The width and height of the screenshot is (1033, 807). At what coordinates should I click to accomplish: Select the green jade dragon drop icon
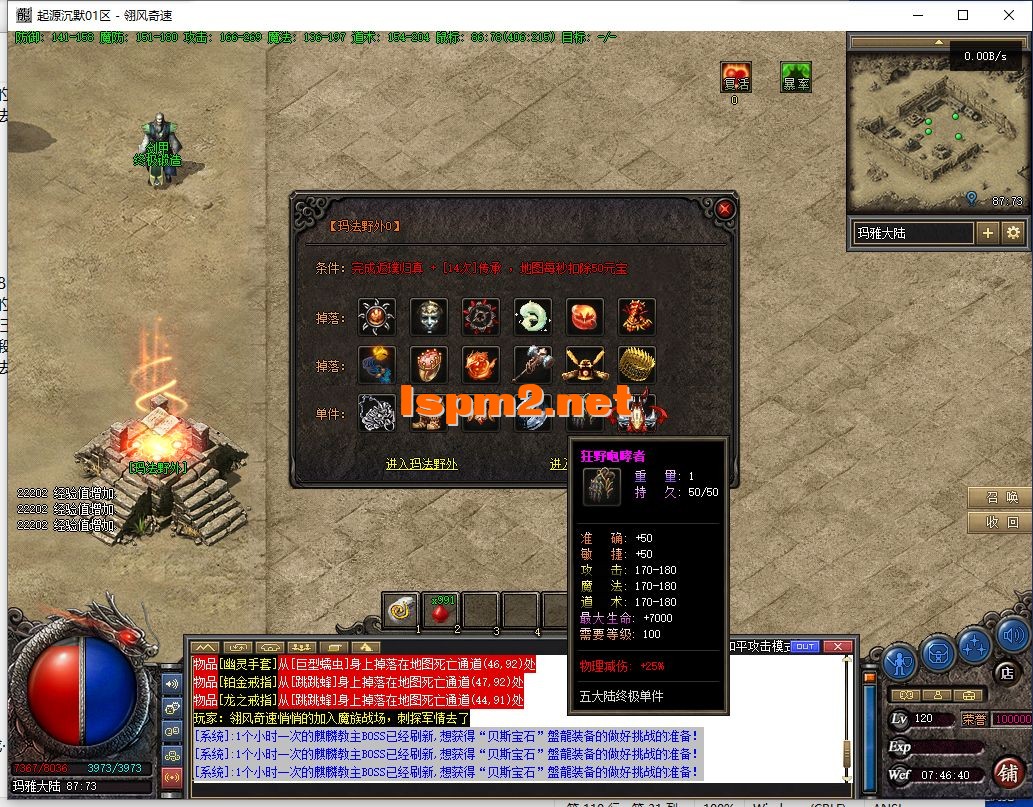(533, 317)
